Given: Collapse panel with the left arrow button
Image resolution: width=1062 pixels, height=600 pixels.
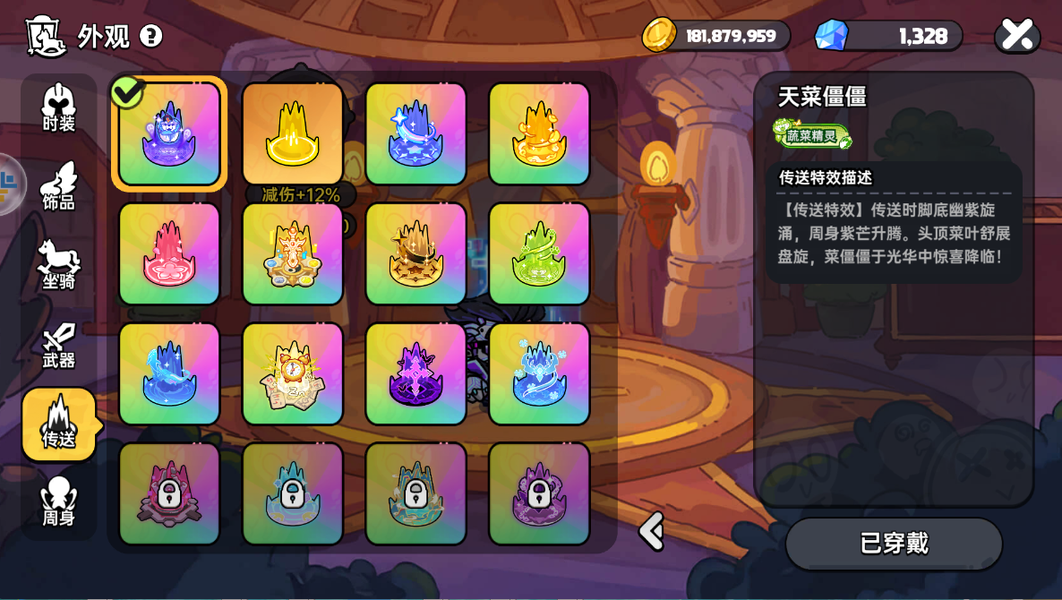Looking at the screenshot, I should point(652,531).
